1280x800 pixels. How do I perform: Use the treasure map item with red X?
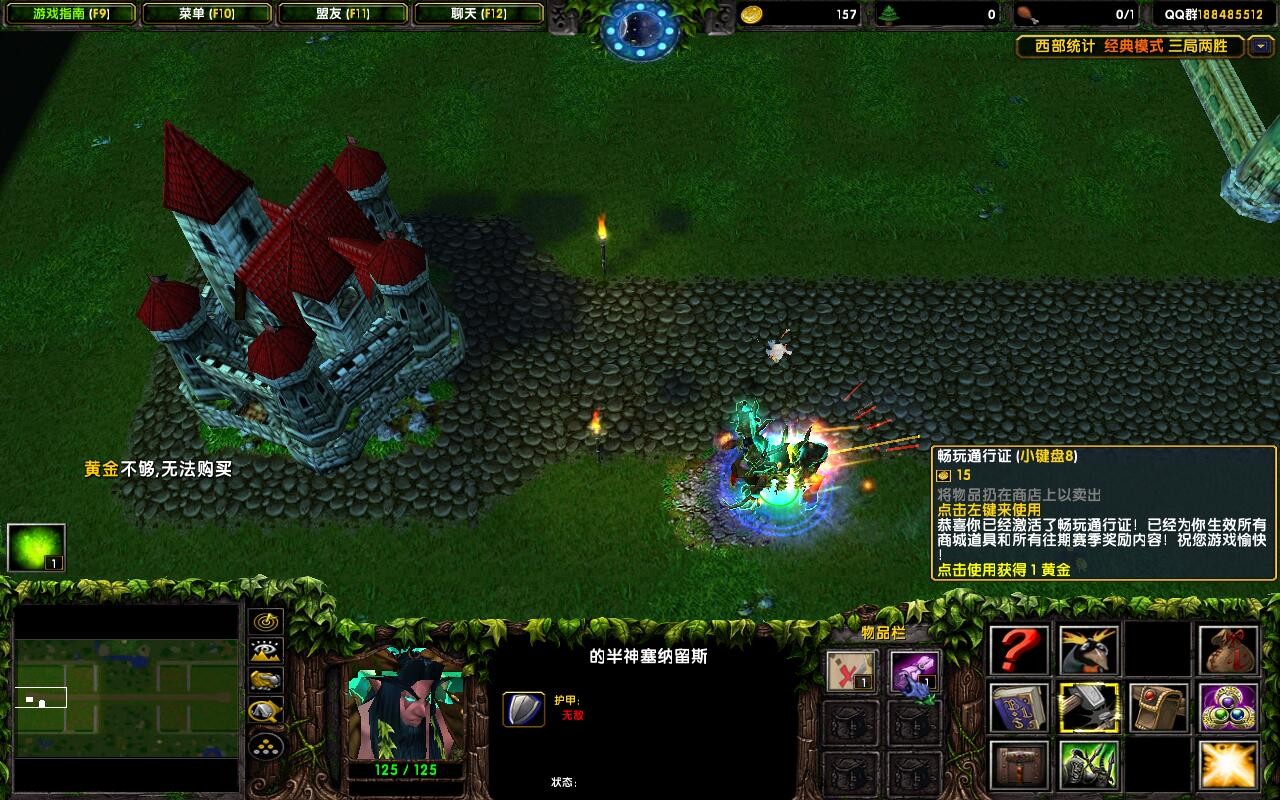coord(852,671)
